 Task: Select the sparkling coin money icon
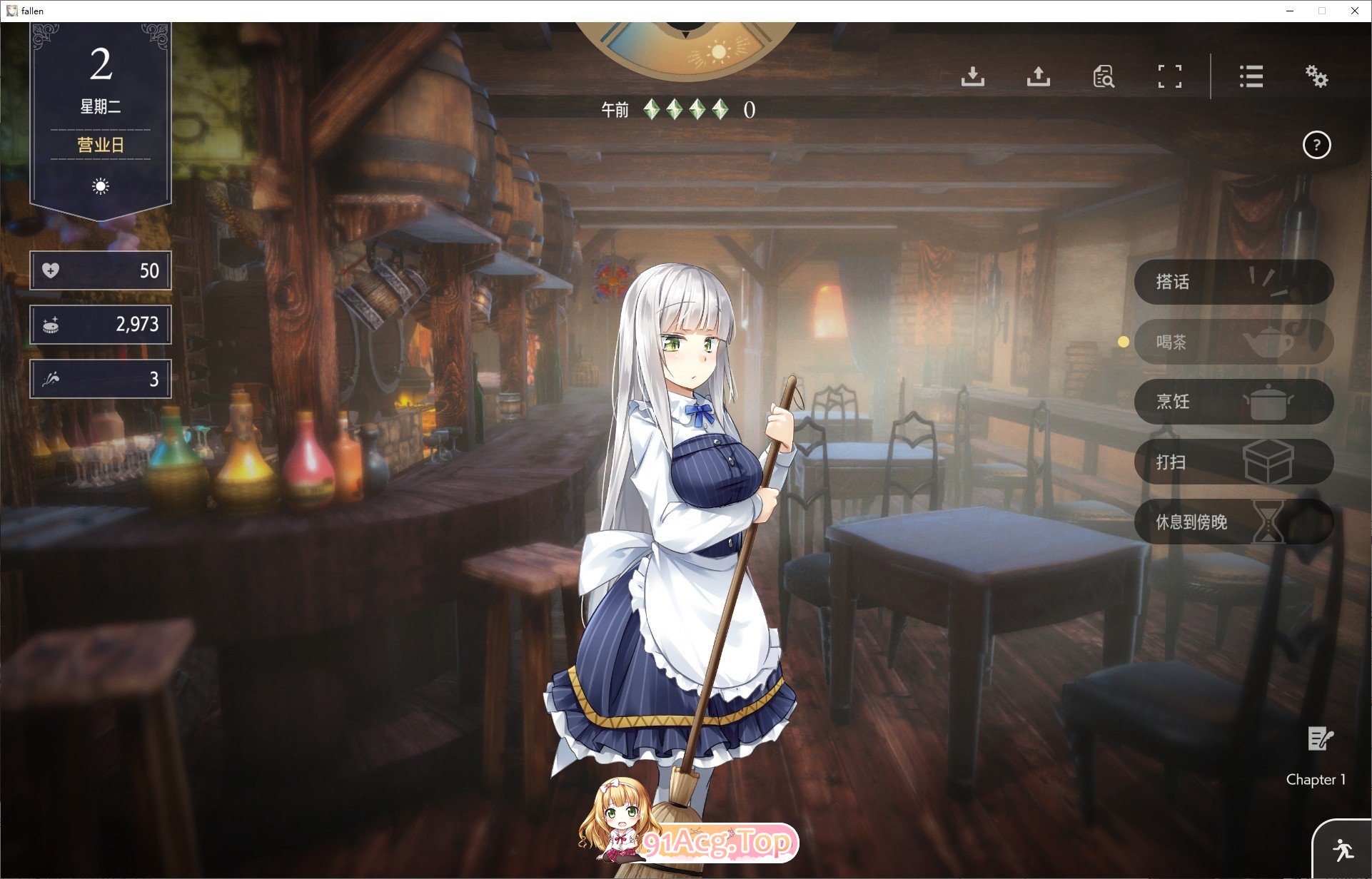pos(50,325)
